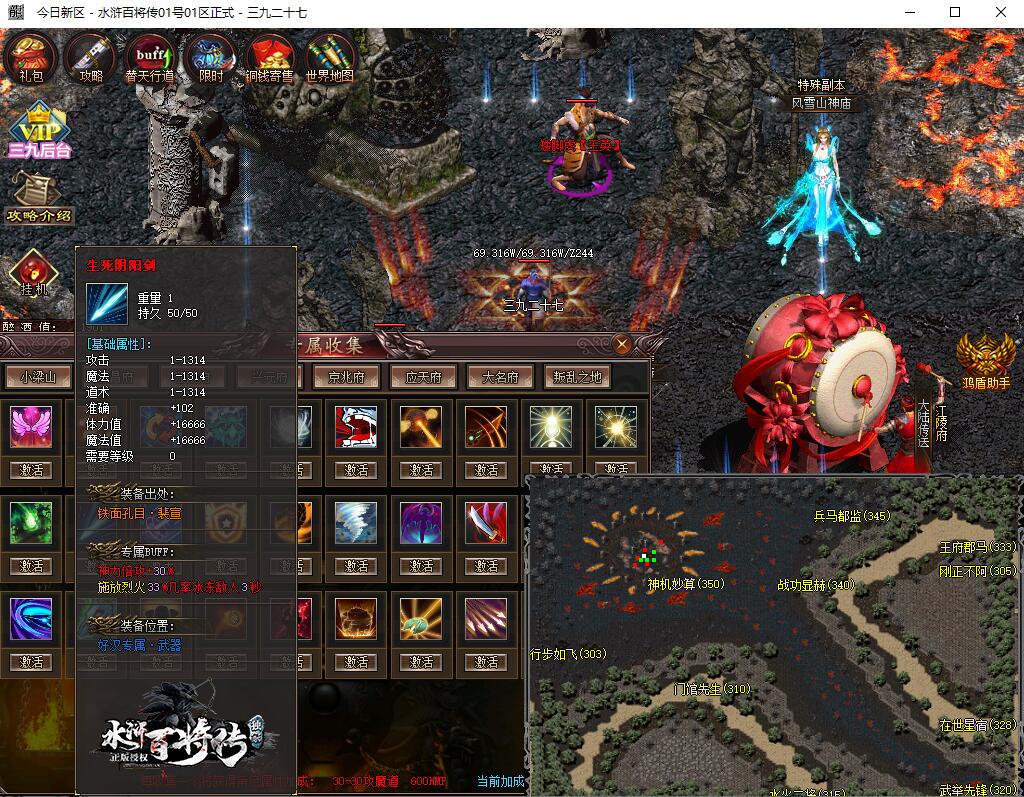Choose the 大名府 tab
This screenshot has width=1024, height=797.
[500, 377]
